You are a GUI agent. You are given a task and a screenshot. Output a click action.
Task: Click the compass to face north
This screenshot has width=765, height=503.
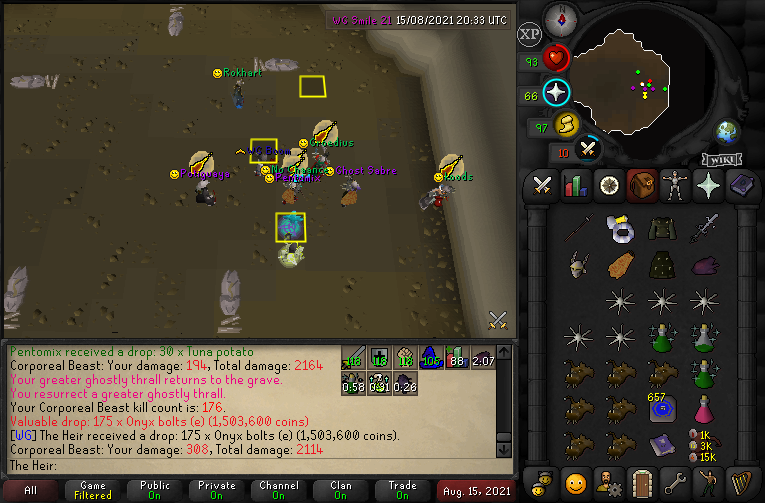click(562, 16)
